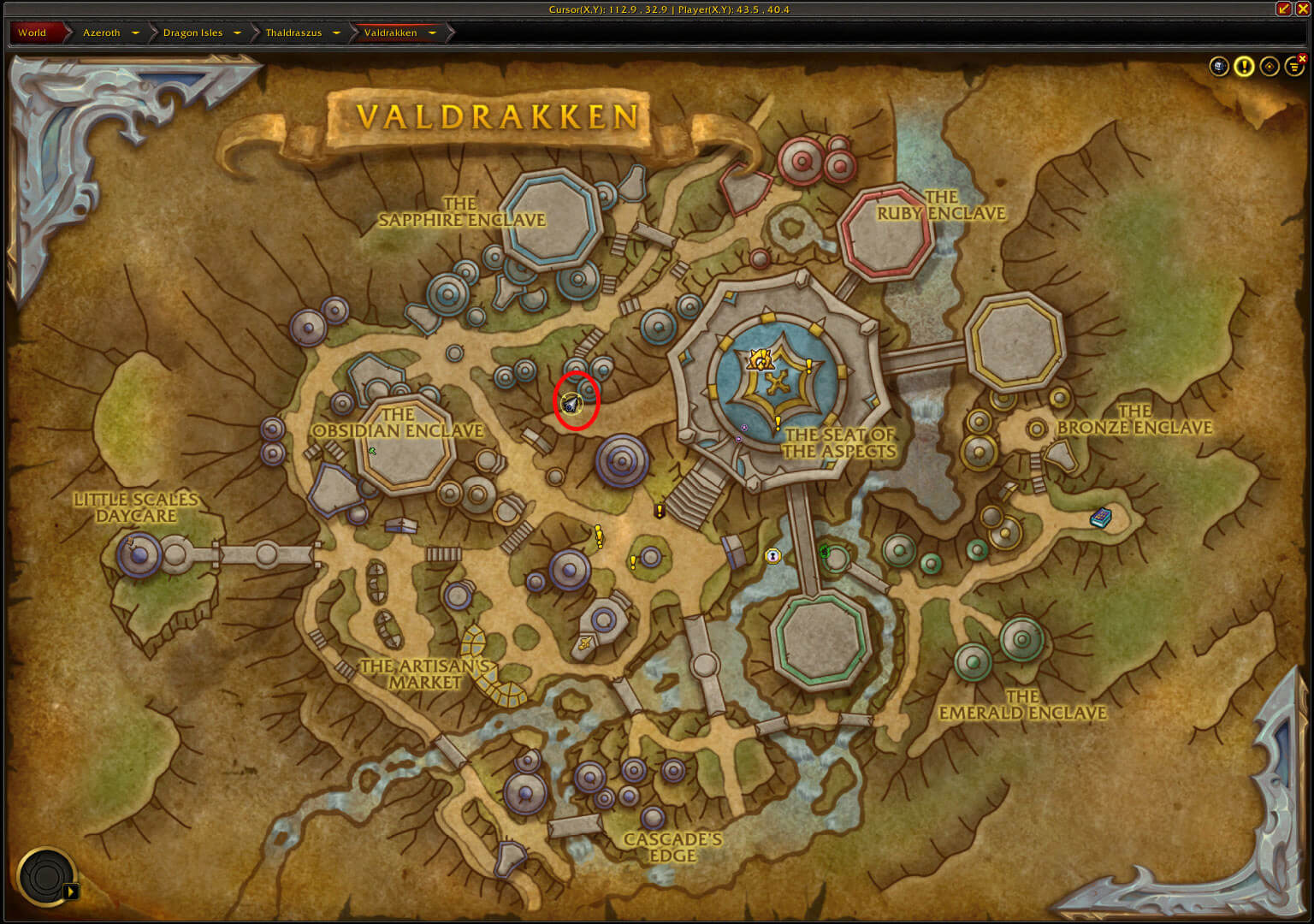Screen dimensions: 1314x924
Task: Switch to the Valdrakken breadcrumb entry
Action: (x=392, y=33)
